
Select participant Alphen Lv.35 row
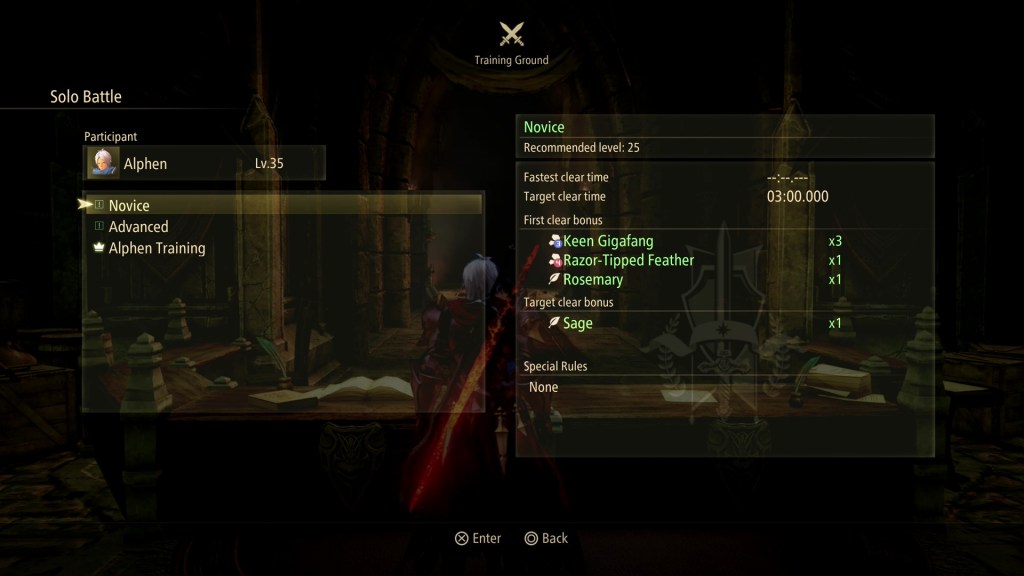(x=204, y=163)
